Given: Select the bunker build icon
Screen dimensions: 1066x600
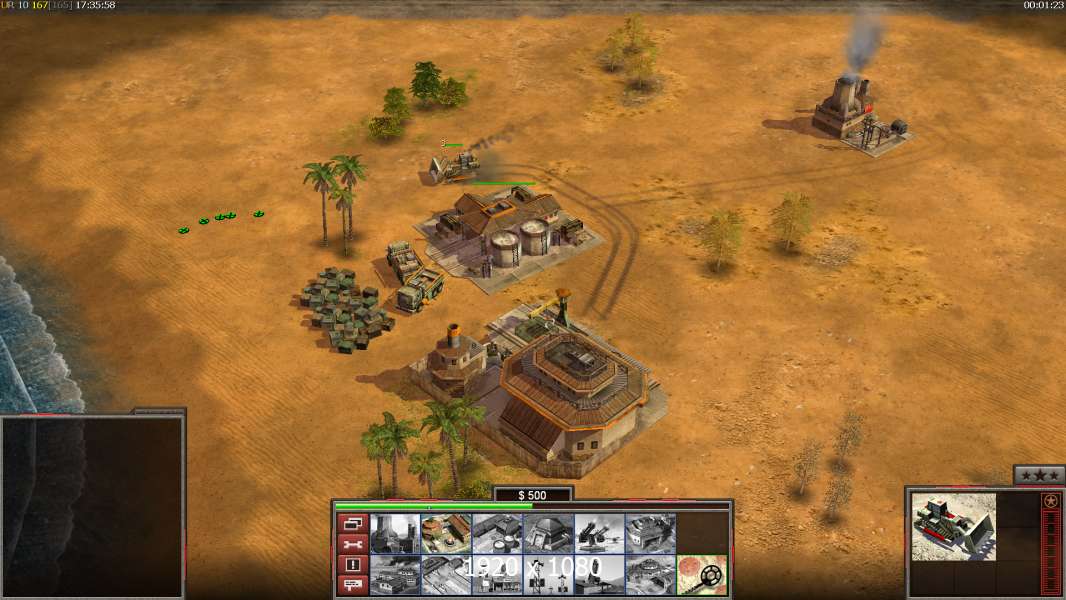Looking at the screenshot, I should coord(548,533).
